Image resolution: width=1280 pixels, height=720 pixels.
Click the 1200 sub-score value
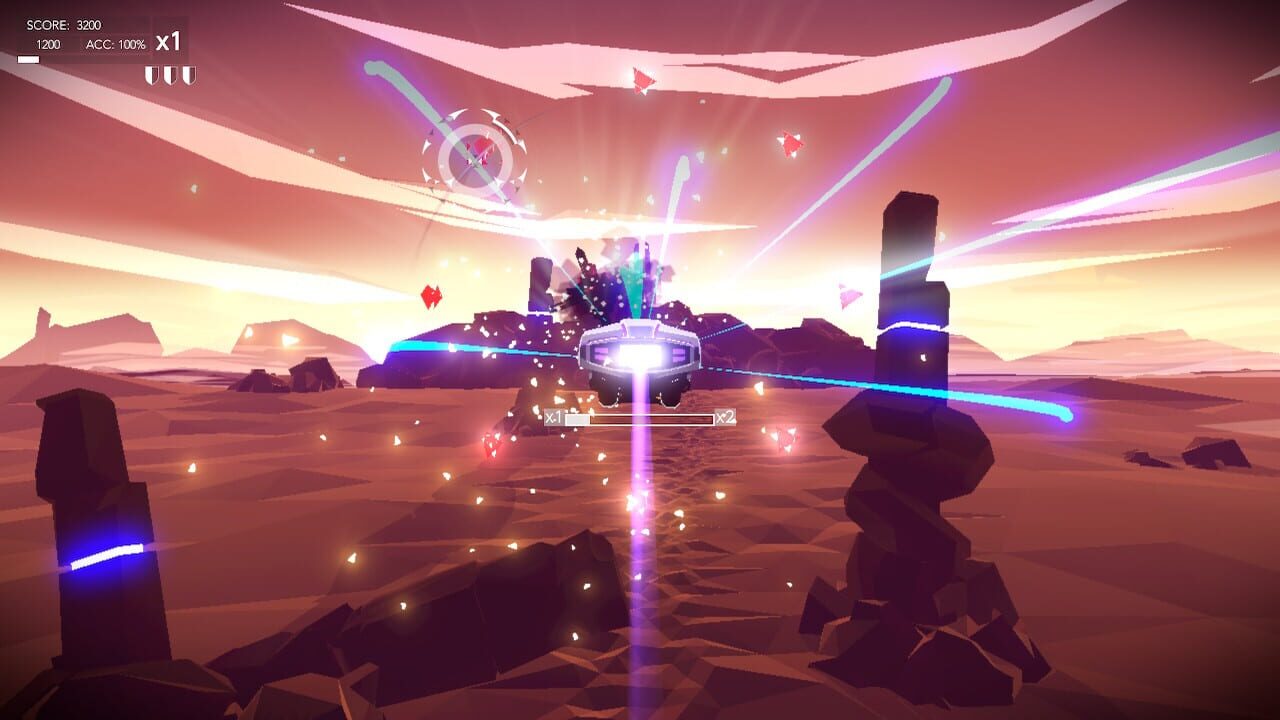pos(48,43)
